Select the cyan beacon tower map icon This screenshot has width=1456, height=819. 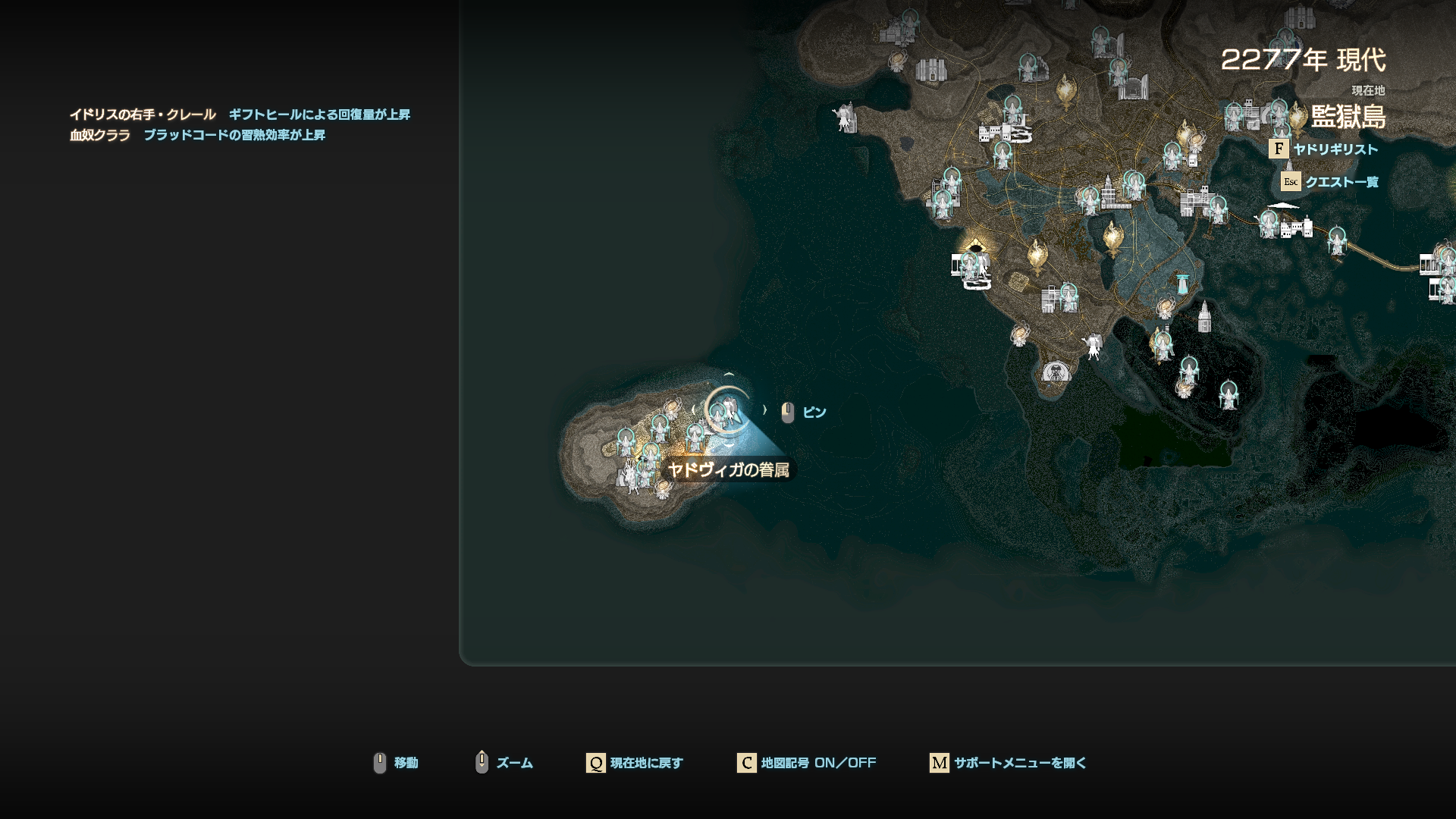tap(1181, 284)
